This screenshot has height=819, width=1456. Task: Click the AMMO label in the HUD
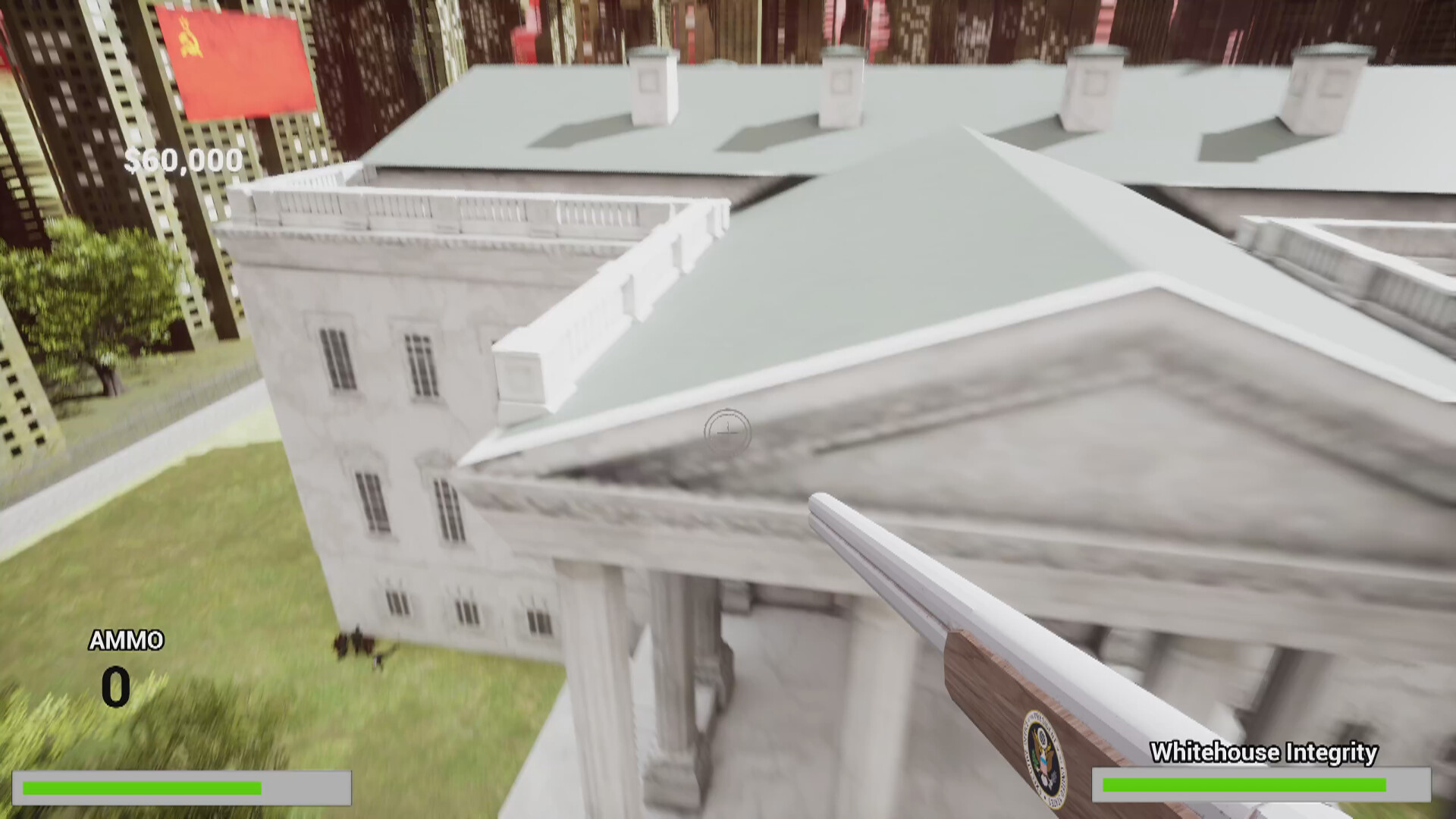(126, 641)
